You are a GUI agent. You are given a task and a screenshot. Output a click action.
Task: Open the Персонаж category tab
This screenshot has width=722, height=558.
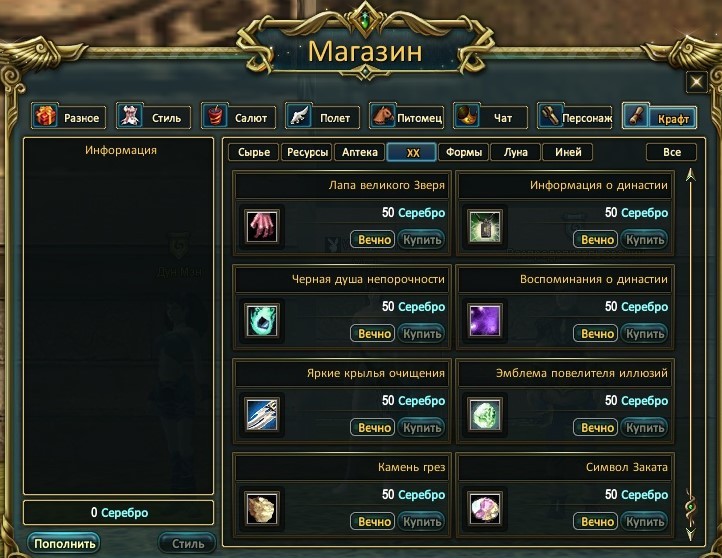point(575,117)
